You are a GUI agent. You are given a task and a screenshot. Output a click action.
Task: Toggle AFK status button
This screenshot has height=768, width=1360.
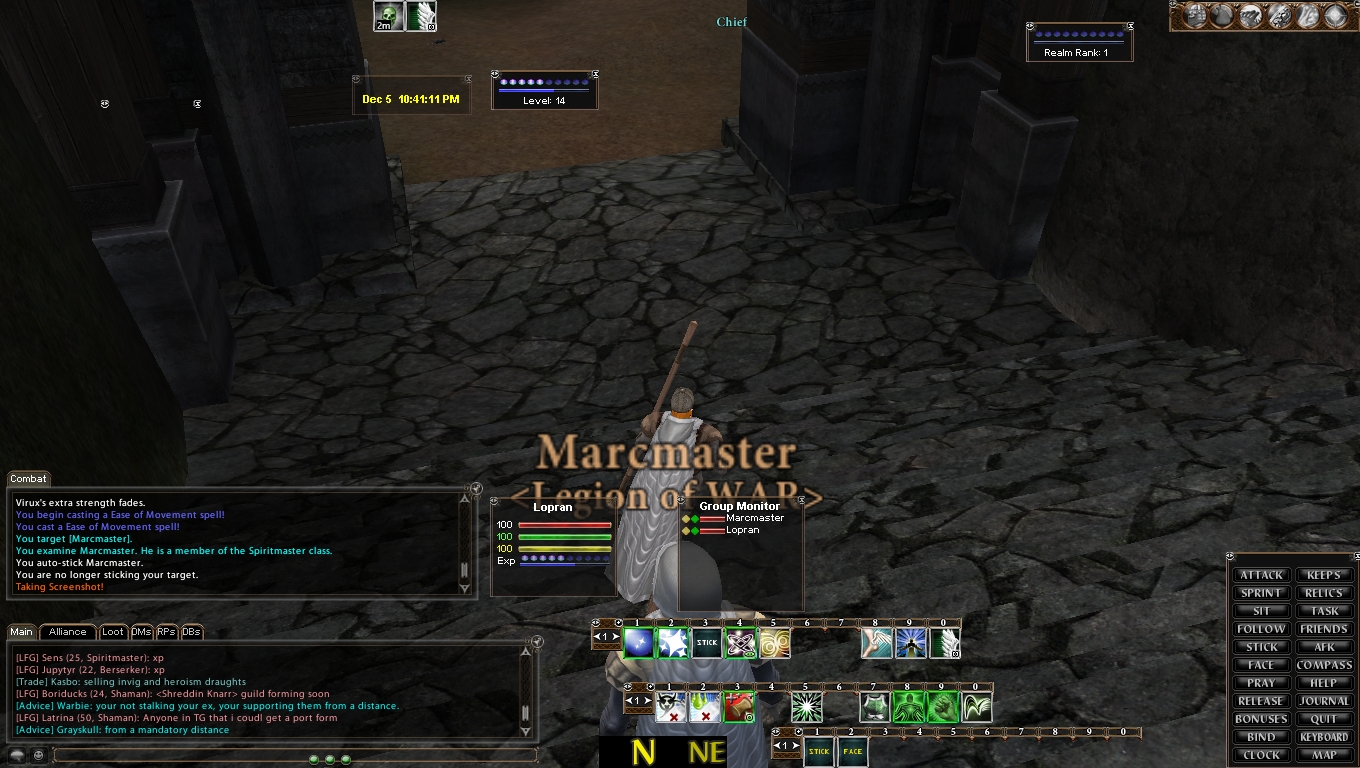[x=1324, y=647]
